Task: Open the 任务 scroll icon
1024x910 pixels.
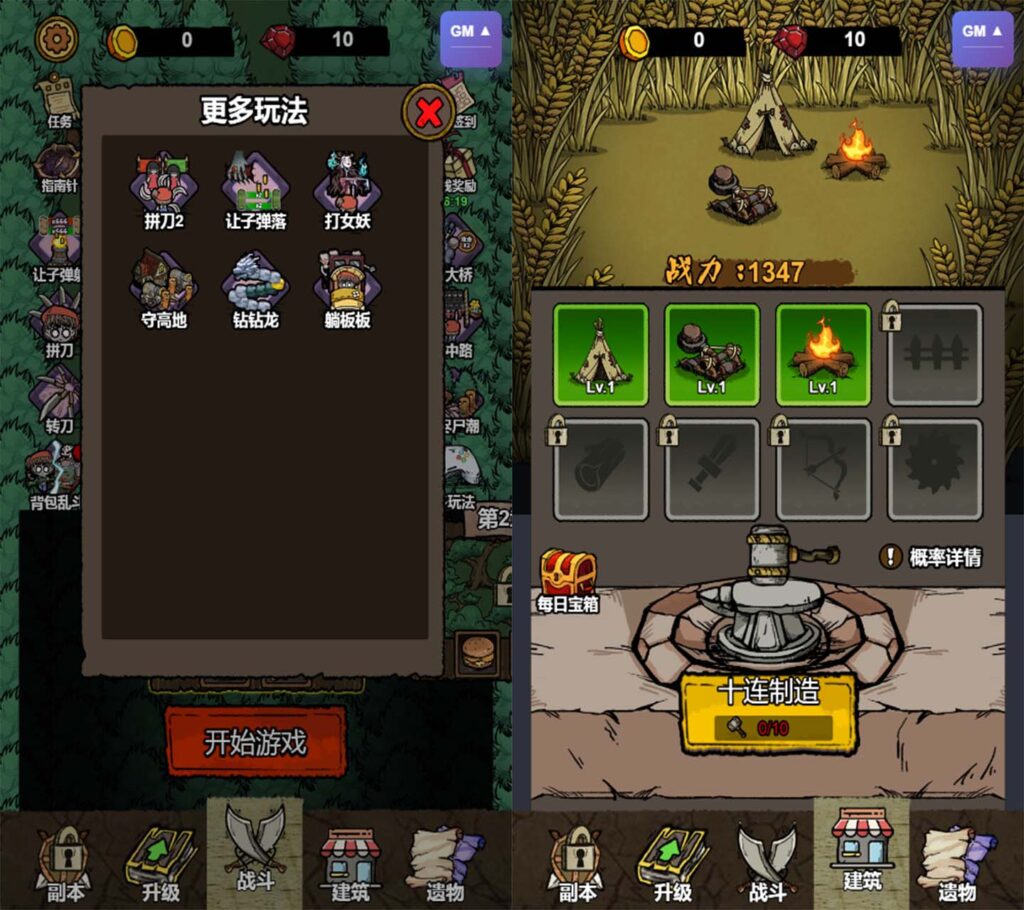Action: click(59, 101)
